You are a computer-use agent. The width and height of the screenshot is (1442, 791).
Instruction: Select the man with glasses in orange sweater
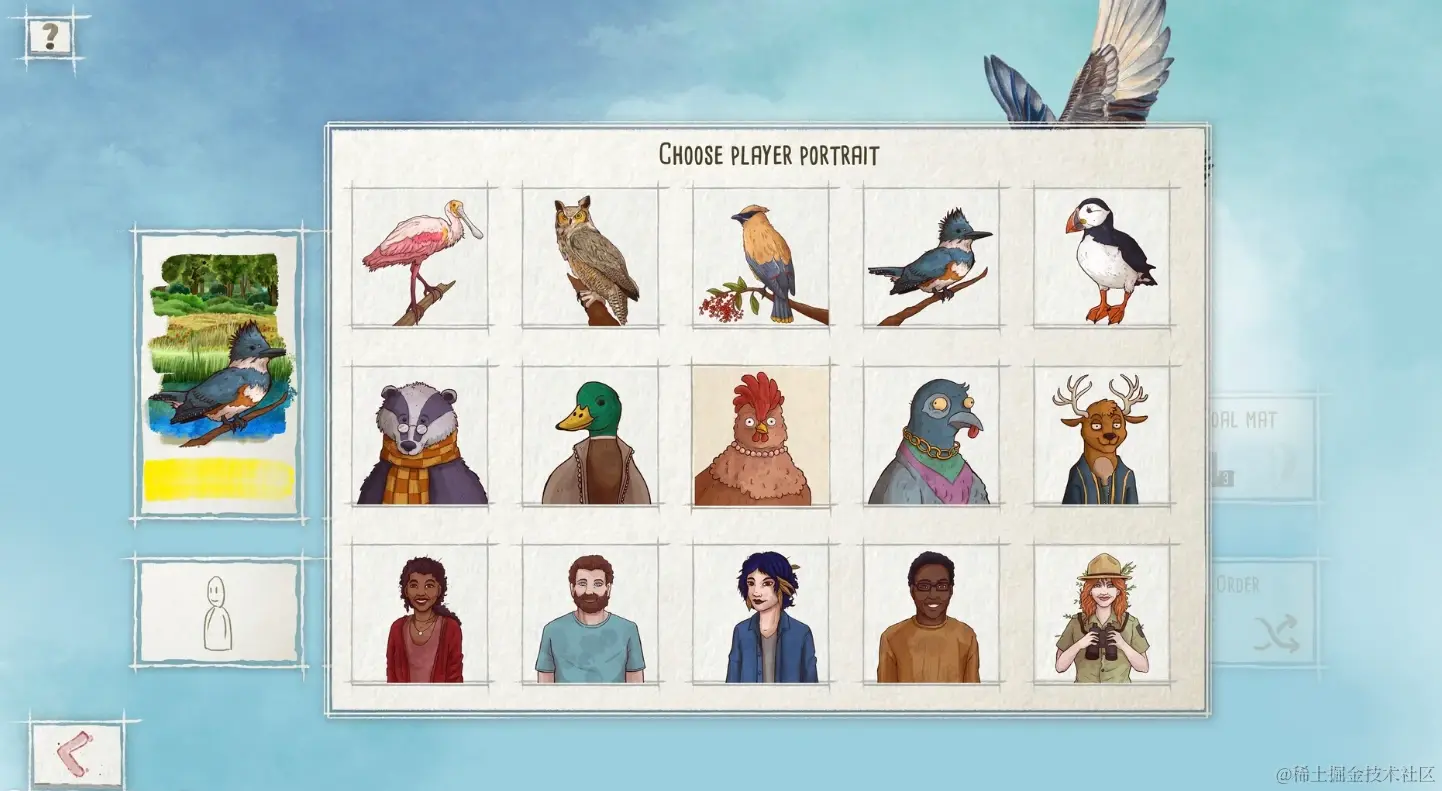coord(932,615)
